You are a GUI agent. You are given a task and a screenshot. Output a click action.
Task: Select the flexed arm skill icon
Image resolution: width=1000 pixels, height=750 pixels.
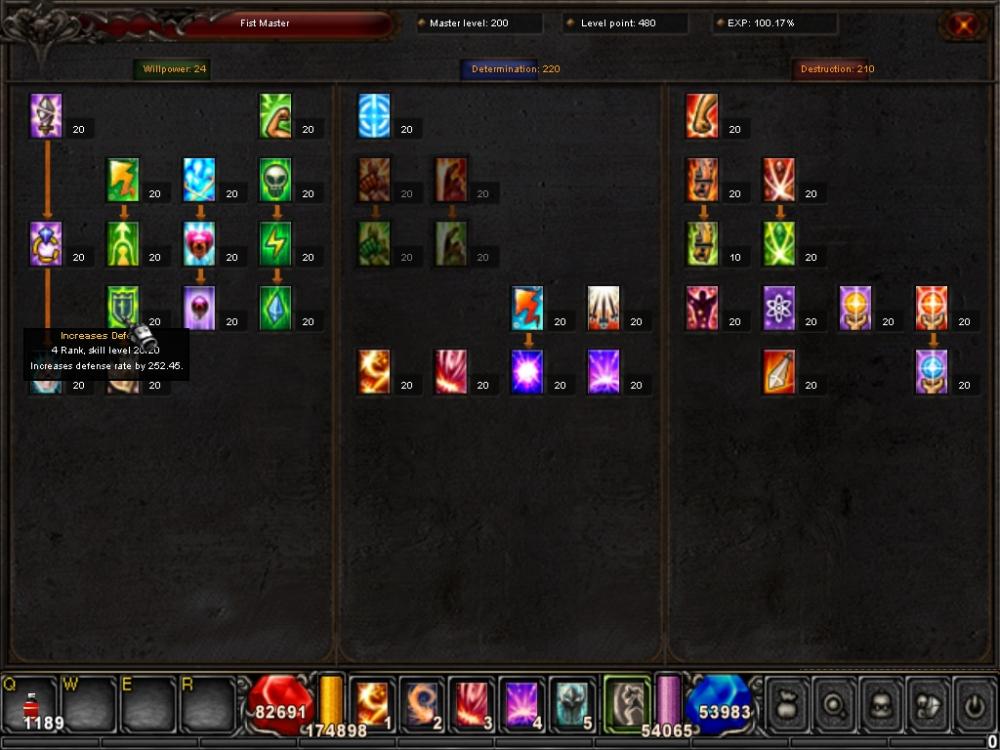point(275,115)
